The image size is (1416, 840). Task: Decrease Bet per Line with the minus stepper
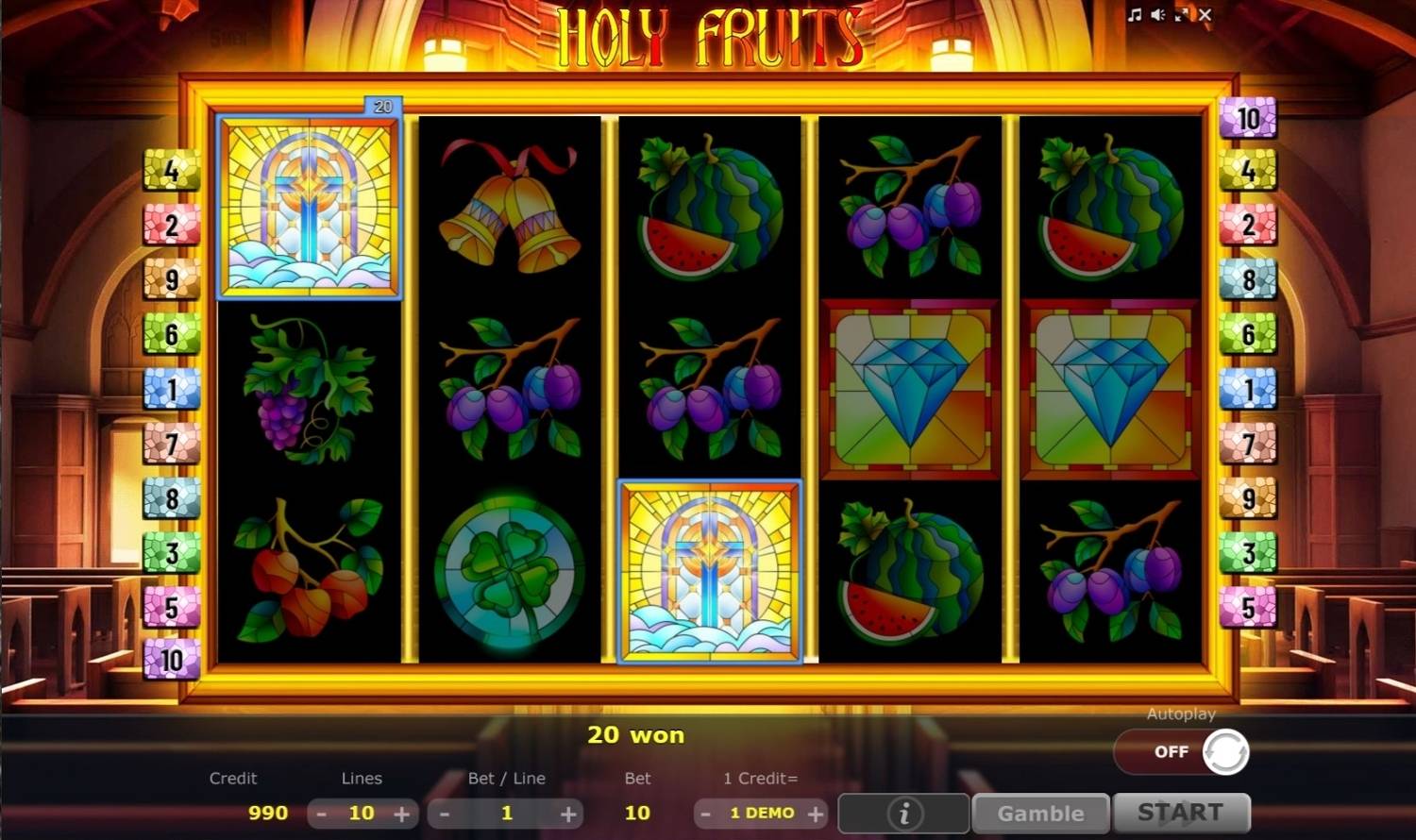(x=444, y=813)
